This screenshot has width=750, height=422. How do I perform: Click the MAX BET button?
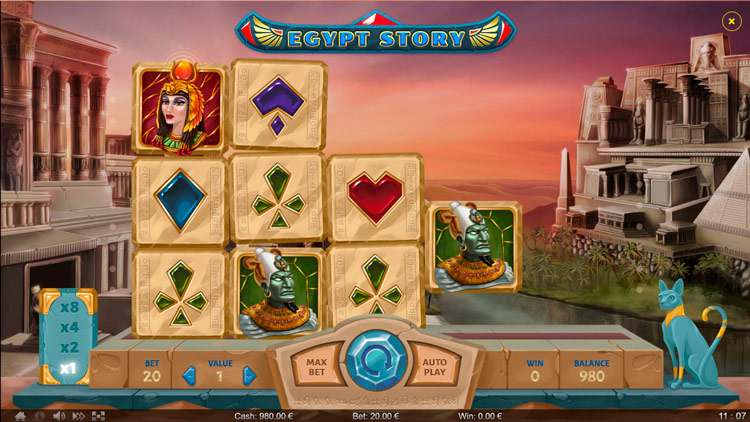click(x=317, y=369)
